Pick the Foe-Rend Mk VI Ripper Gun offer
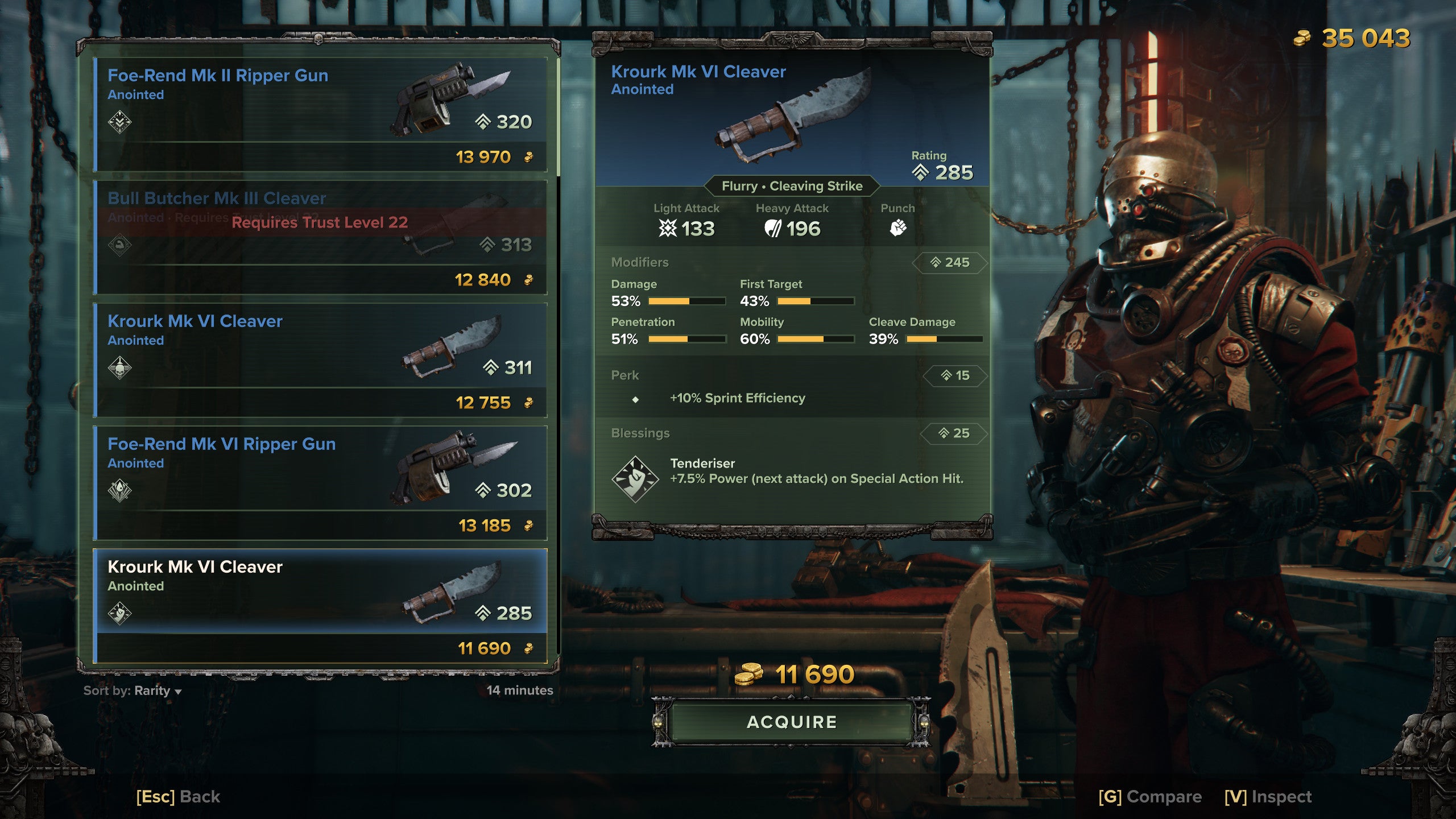The image size is (1456, 819). pos(320,483)
